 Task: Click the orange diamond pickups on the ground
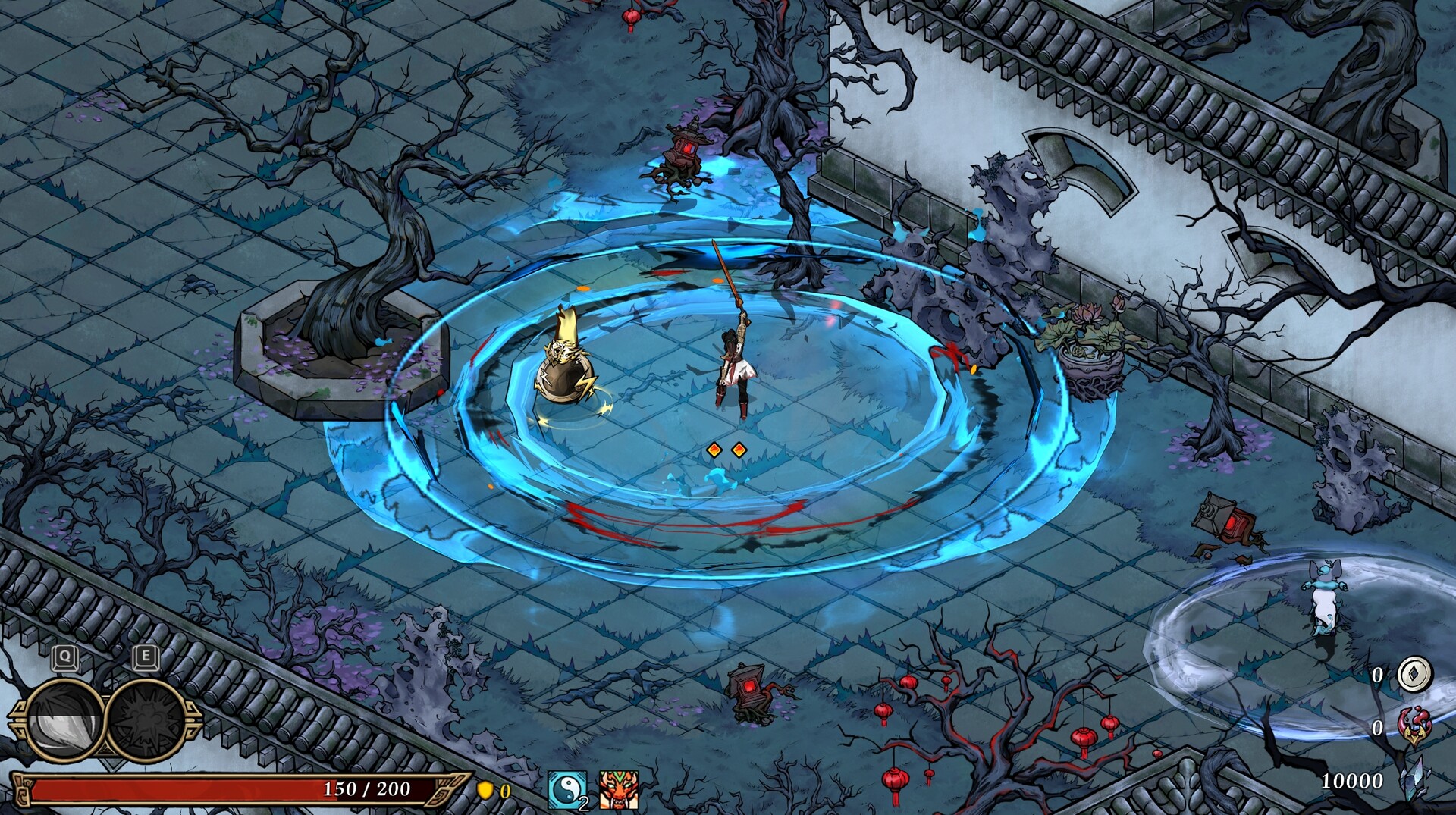click(726, 449)
